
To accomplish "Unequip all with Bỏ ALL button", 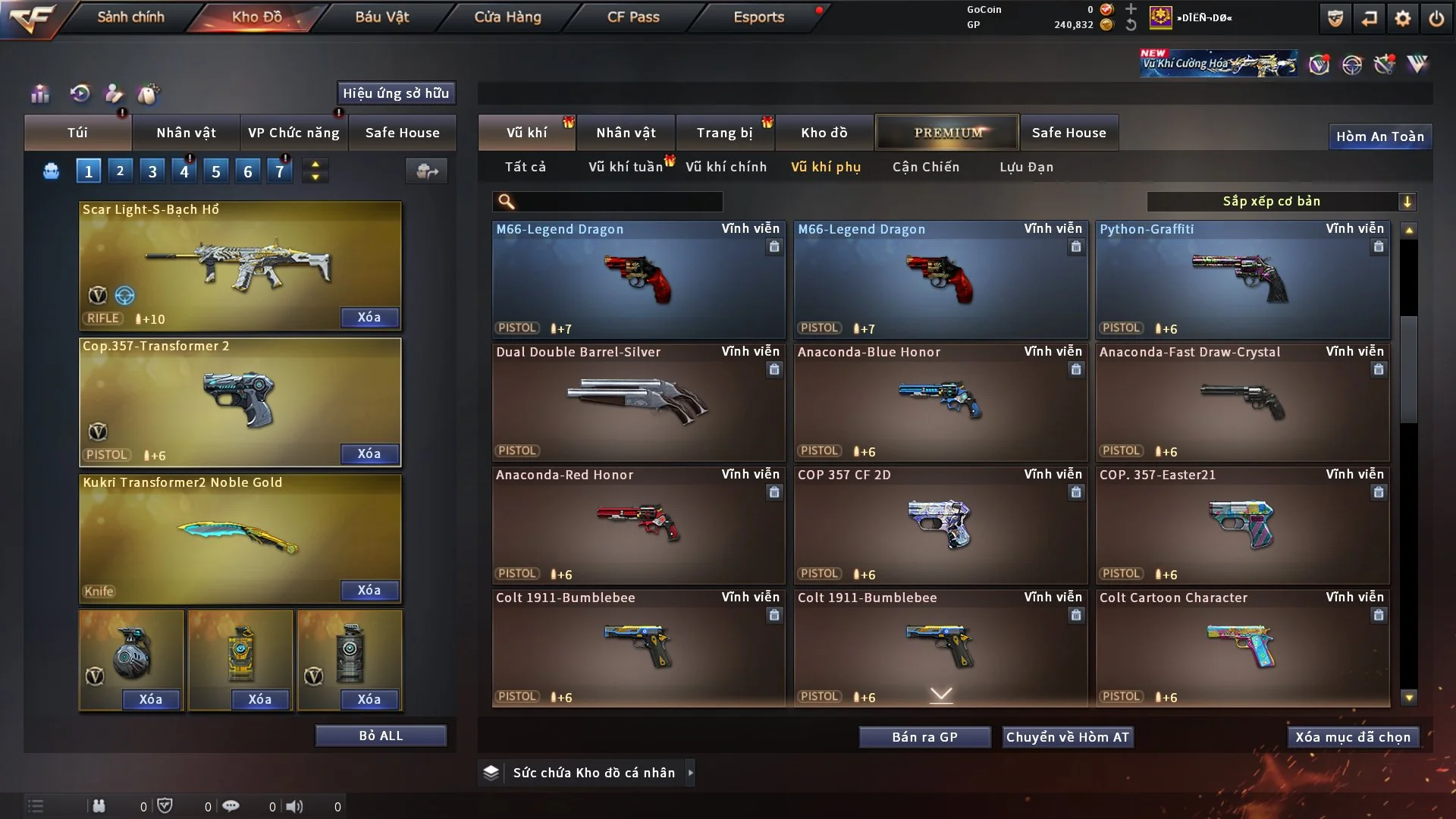I will tap(381, 736).
